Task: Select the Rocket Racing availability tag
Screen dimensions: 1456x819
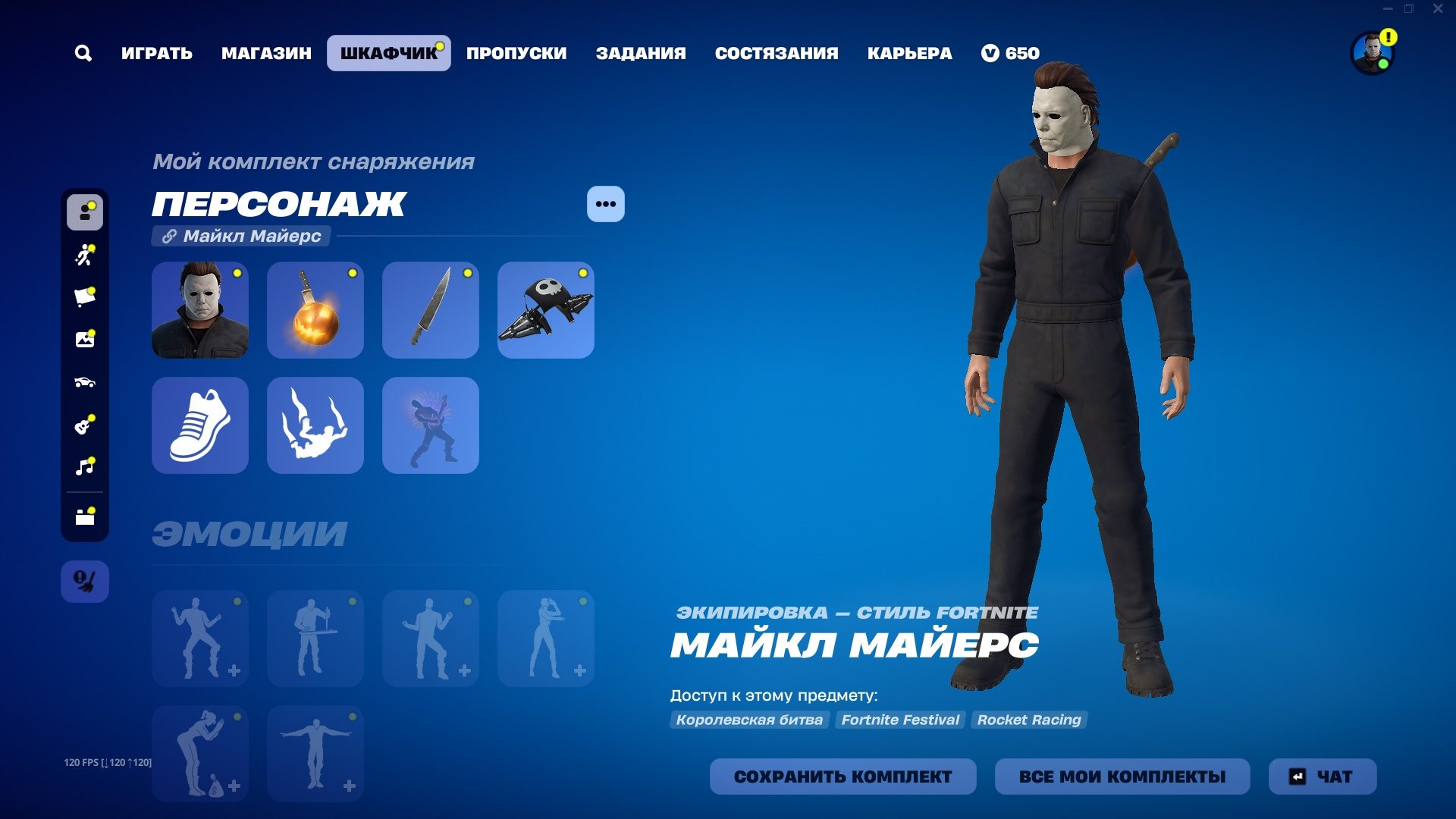Action: point(1030,720)
